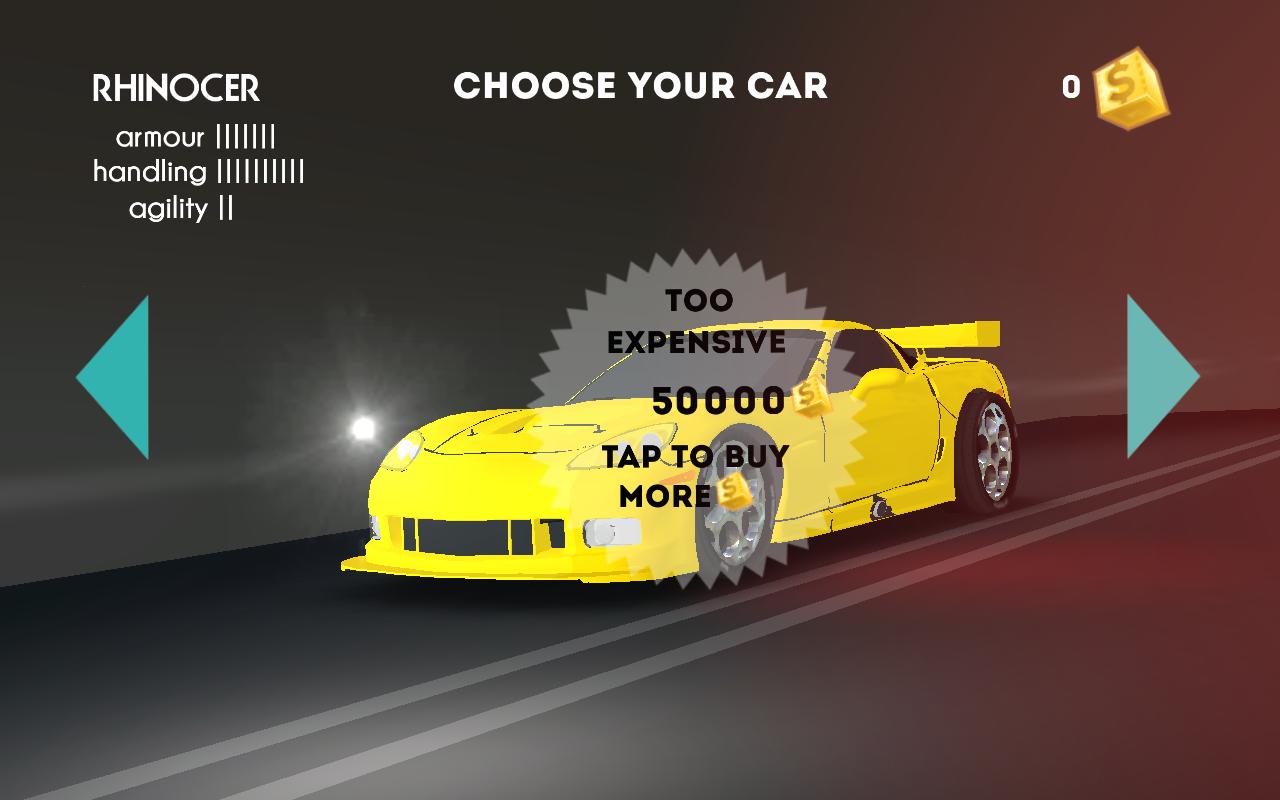Click the armour stat bar for Rhinocer
Image resolution: width=1280 pixels, height=800 pixels.
(x=245, y=137)
